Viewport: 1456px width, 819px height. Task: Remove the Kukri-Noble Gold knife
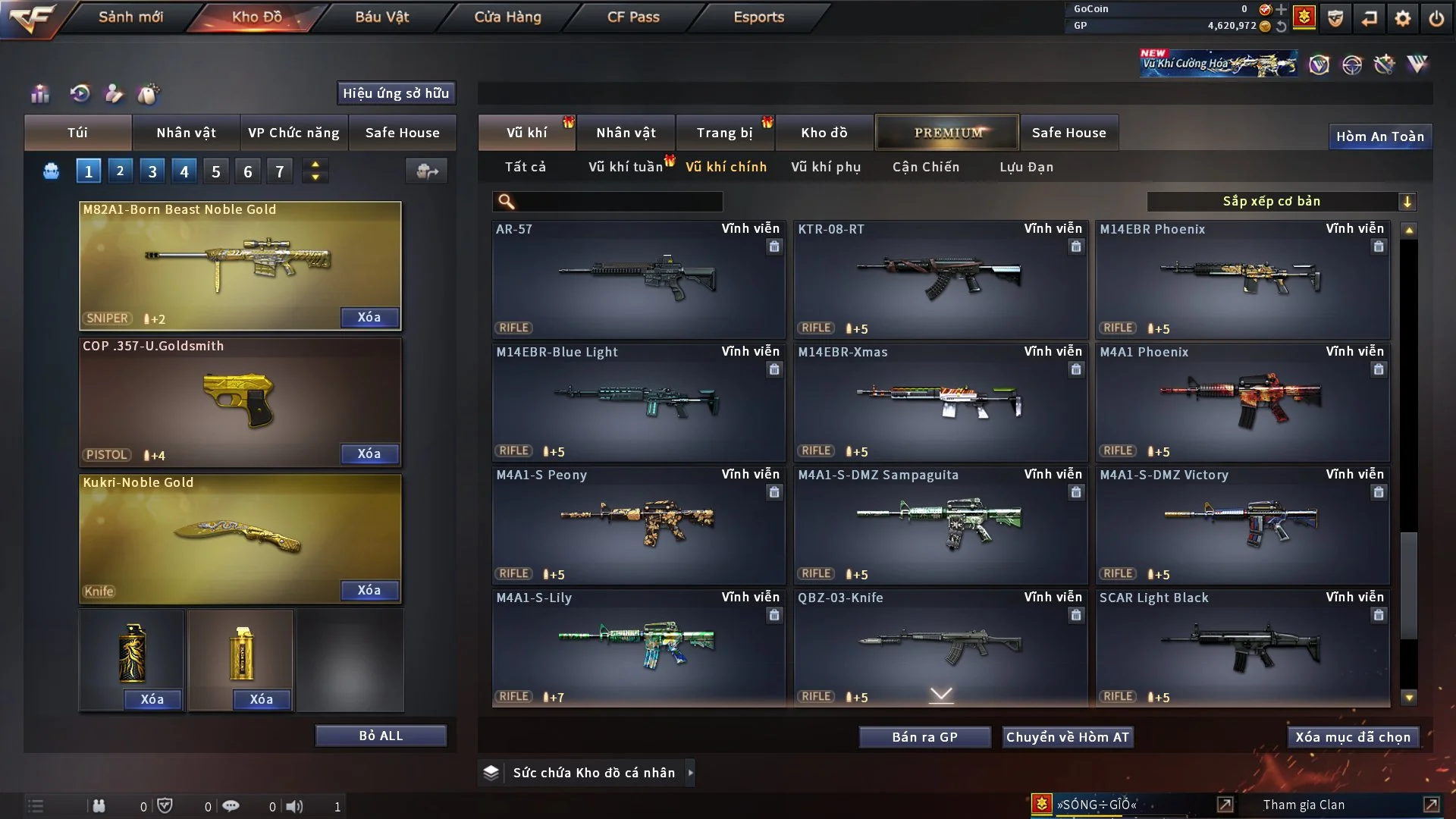pyautogui.click(x=369, y=591)
